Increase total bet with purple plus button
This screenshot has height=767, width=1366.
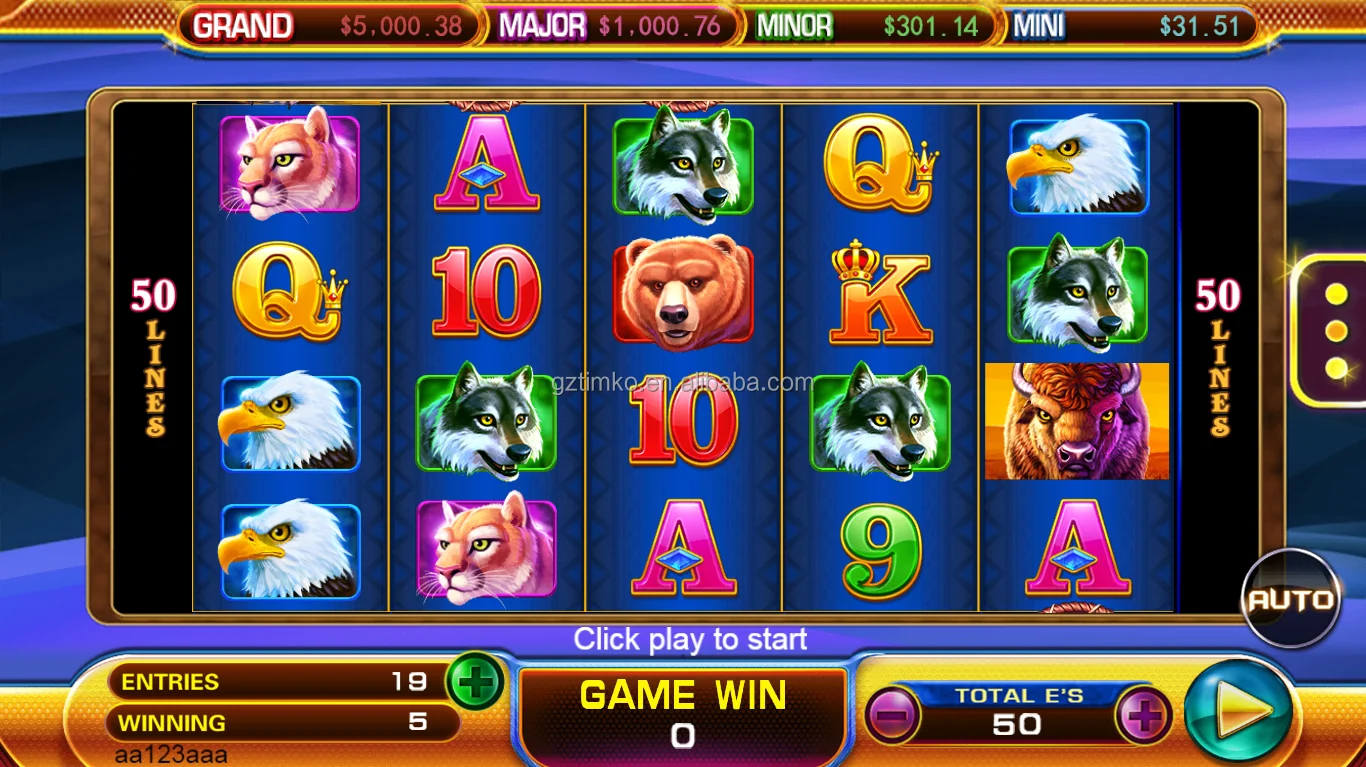[x=1144, y=716]
